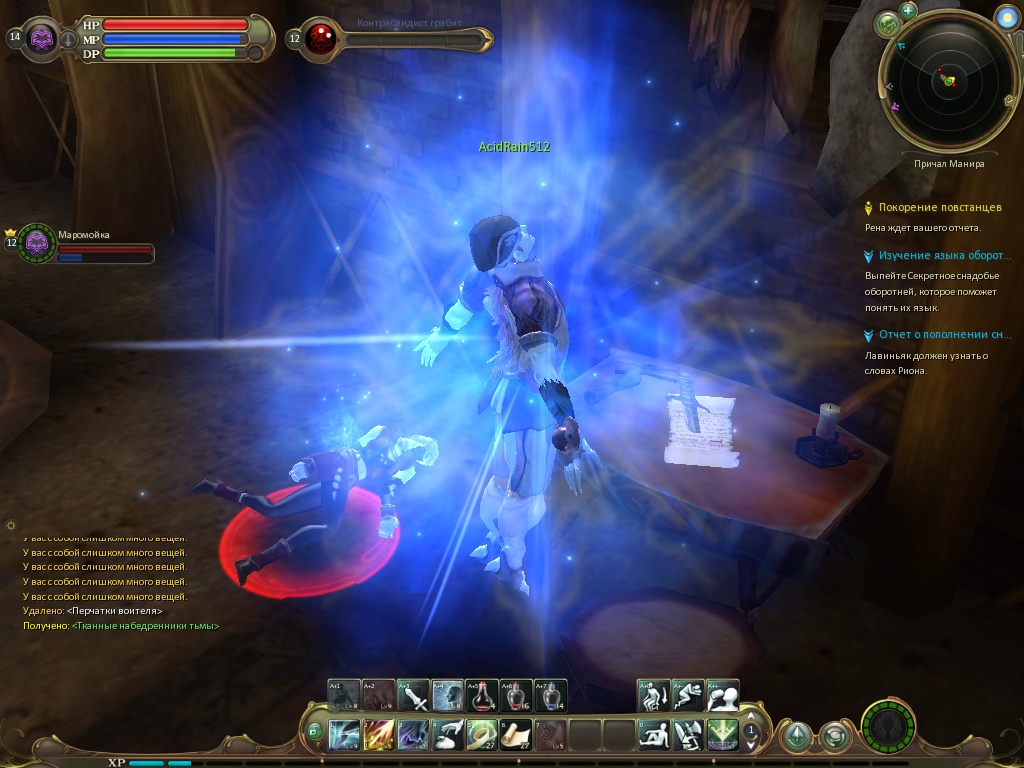Viewport: 1024px width, 768px height.
Task: Open the radar minimap
Action: click(945, 78)
